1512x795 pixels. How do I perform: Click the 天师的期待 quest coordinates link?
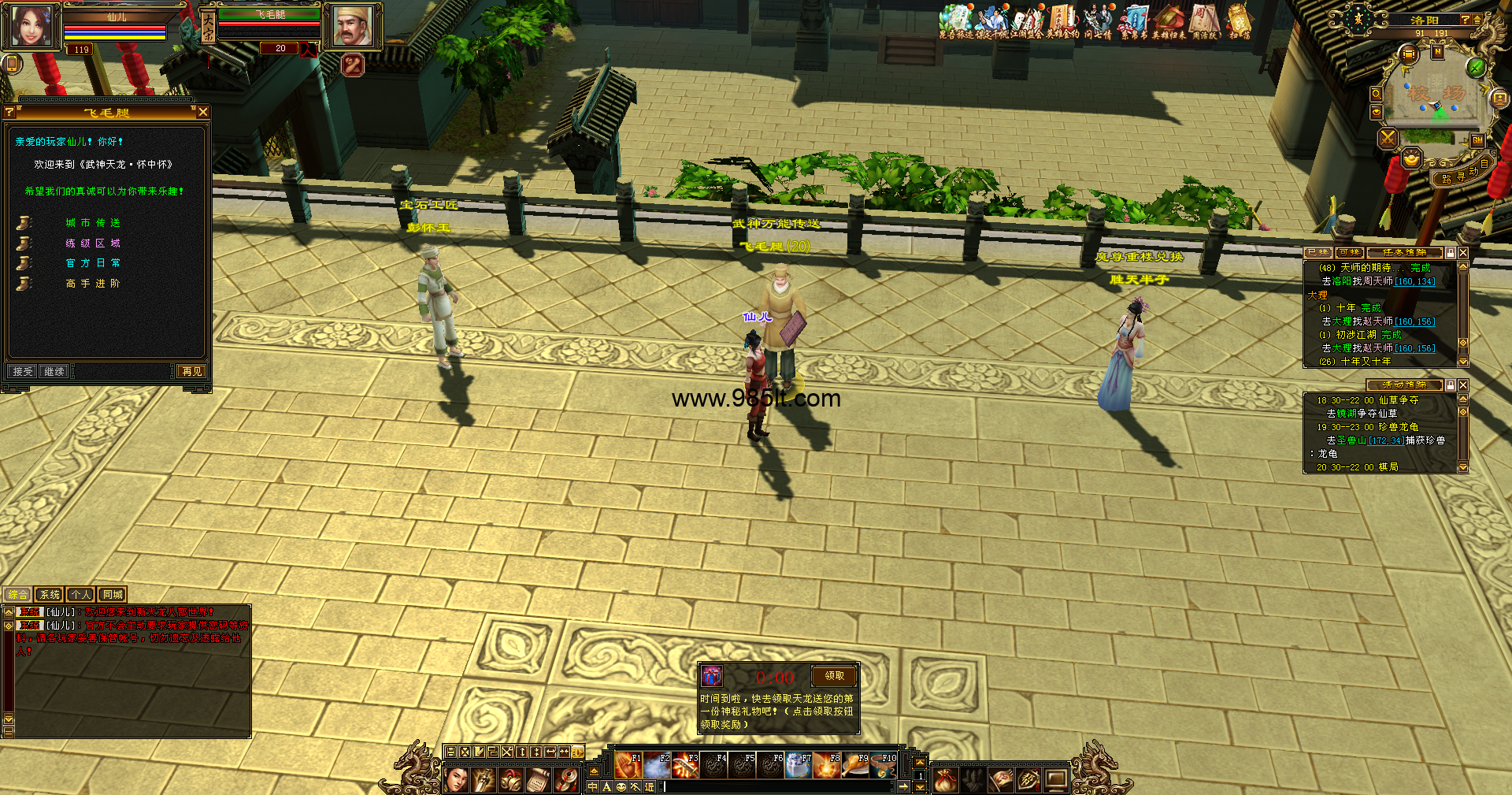click(x=1414, y=281)
